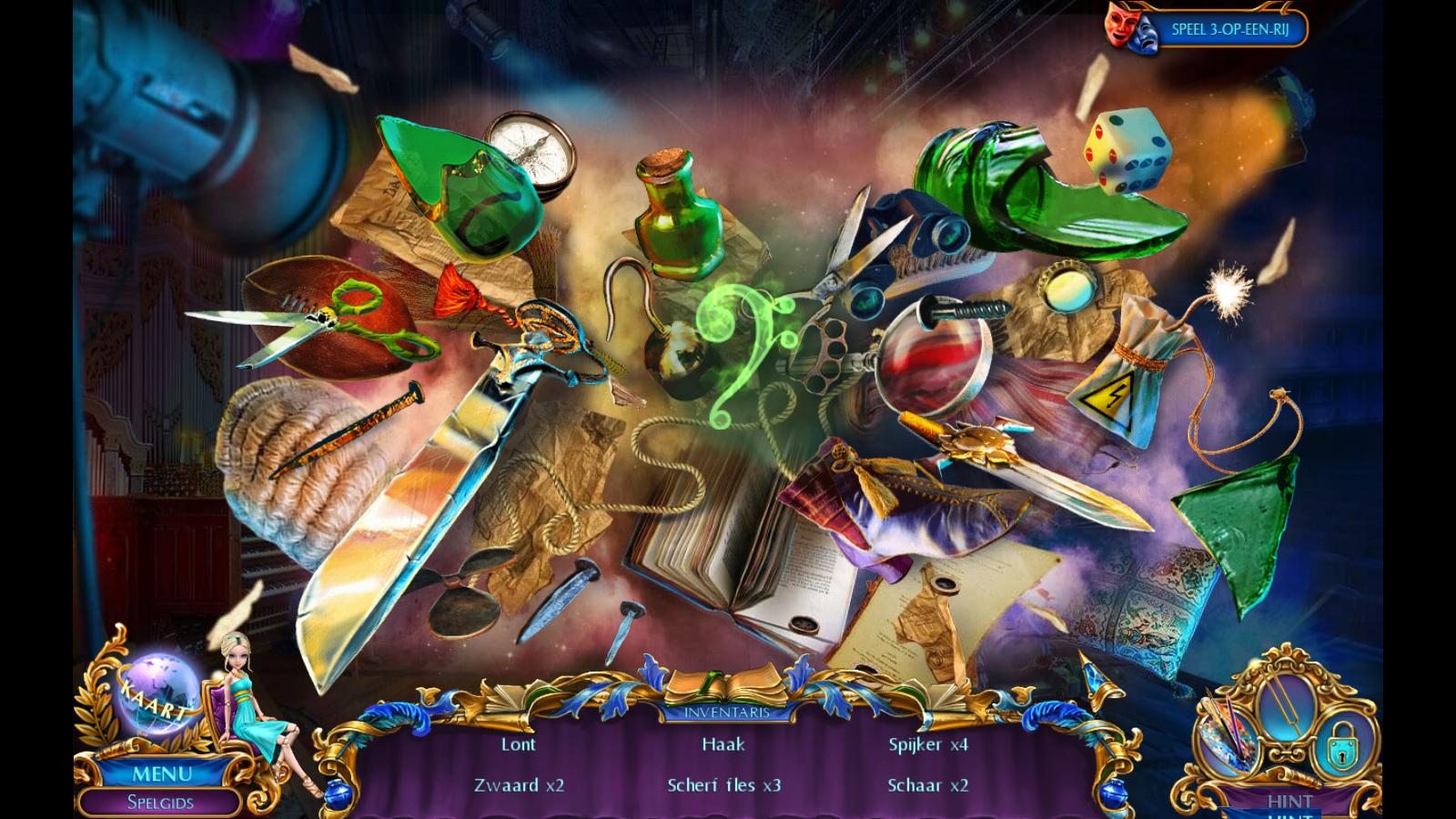Choose the Spijker x4 list entry

point(928,744)
